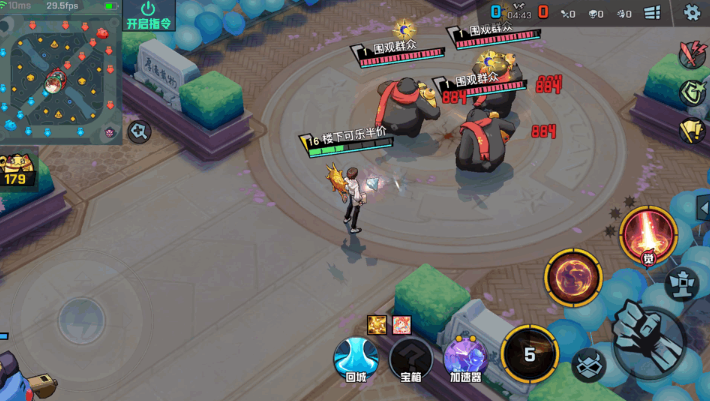Image resolution: width=710 pixels, height=401 pixels.
Task: Select the skill on 5-second cooldown
Action: pyautogui.click(x=529, y=354)
